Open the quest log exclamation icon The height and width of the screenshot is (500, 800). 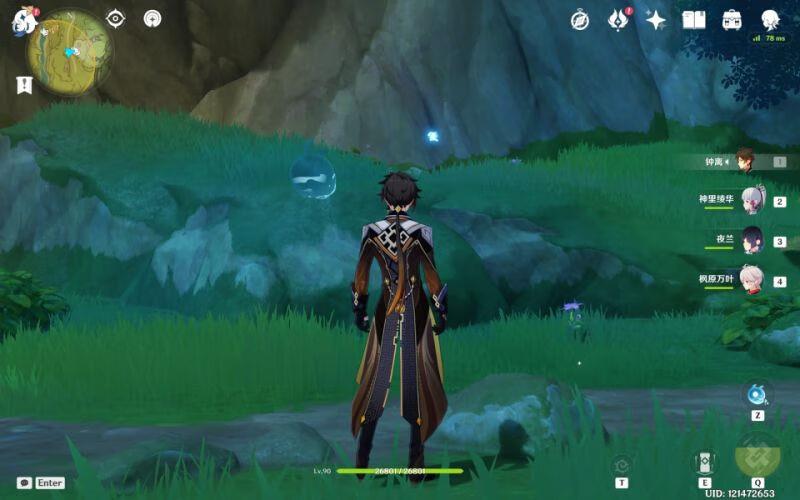tap(24, 85)
